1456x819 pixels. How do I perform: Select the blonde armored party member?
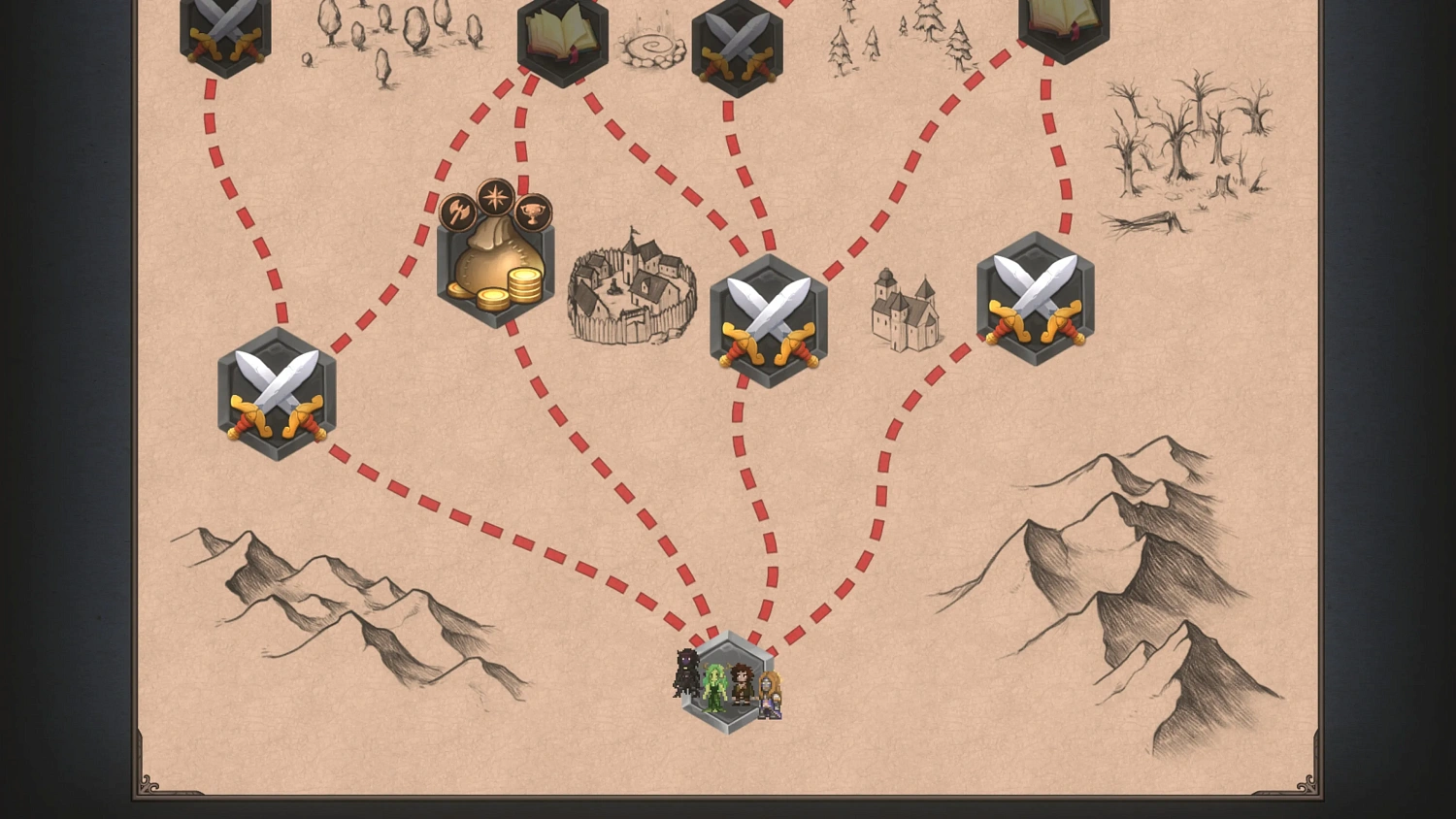click(770, 694)
